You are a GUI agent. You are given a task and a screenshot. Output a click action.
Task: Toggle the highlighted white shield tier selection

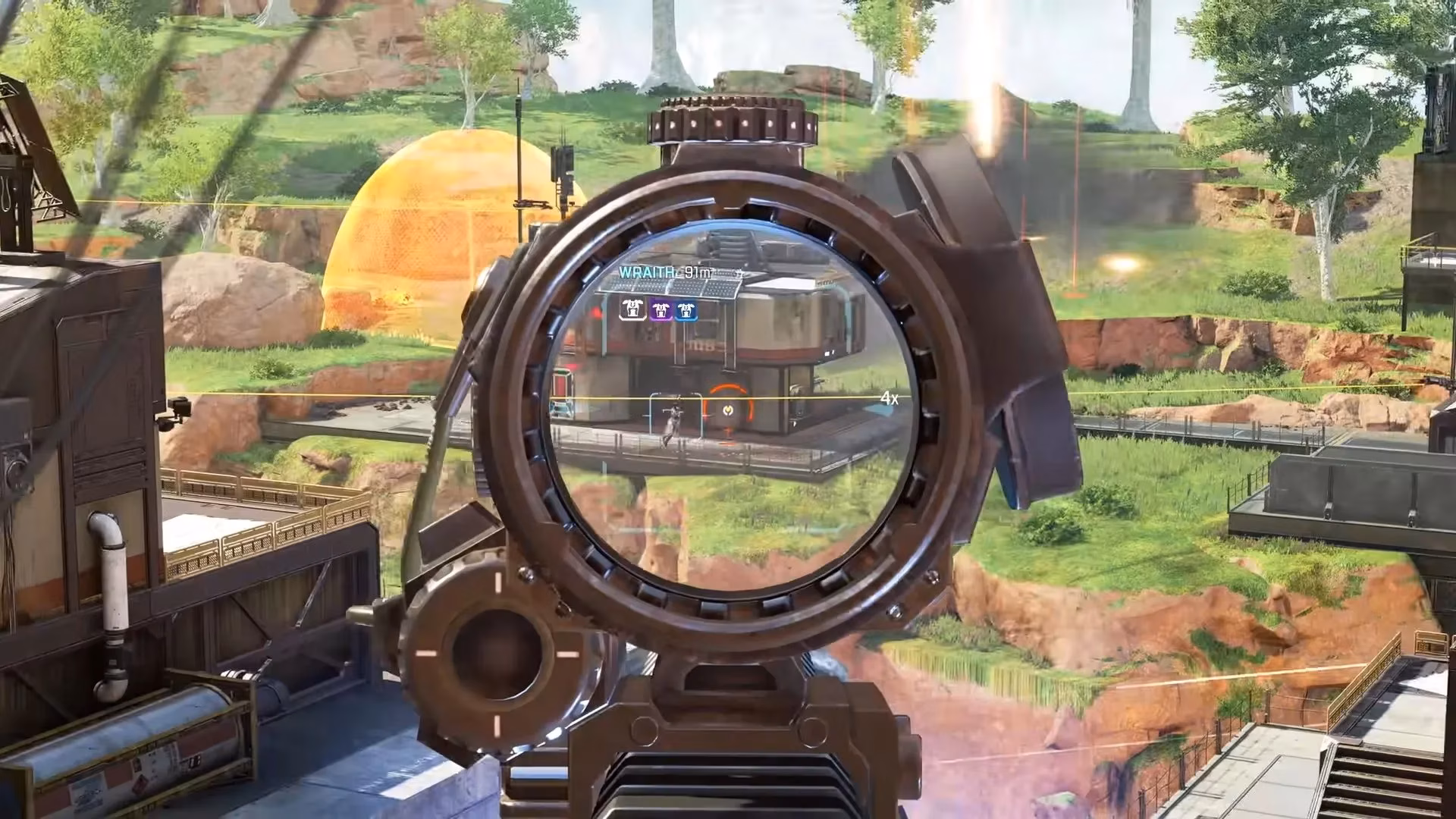(632, 309)
